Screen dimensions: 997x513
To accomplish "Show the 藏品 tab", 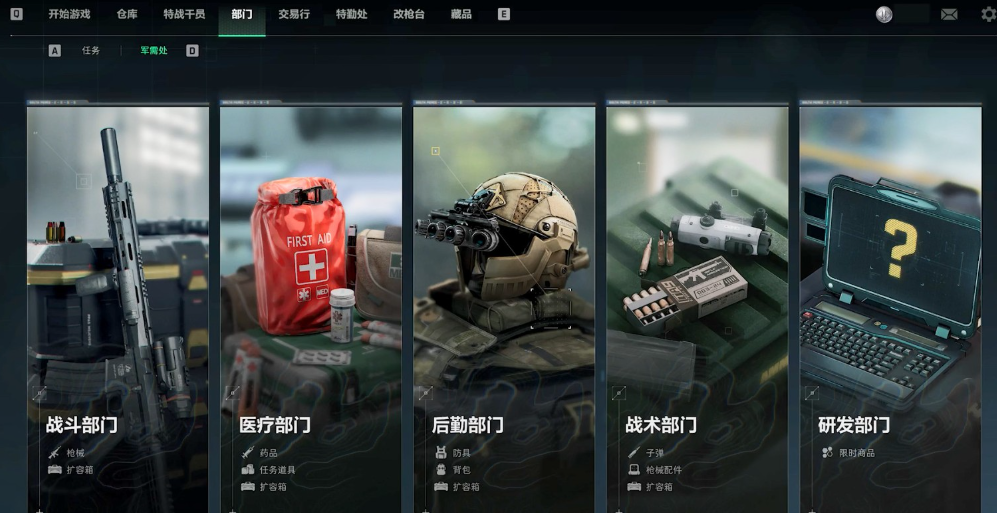I will (x=461, y=15).
